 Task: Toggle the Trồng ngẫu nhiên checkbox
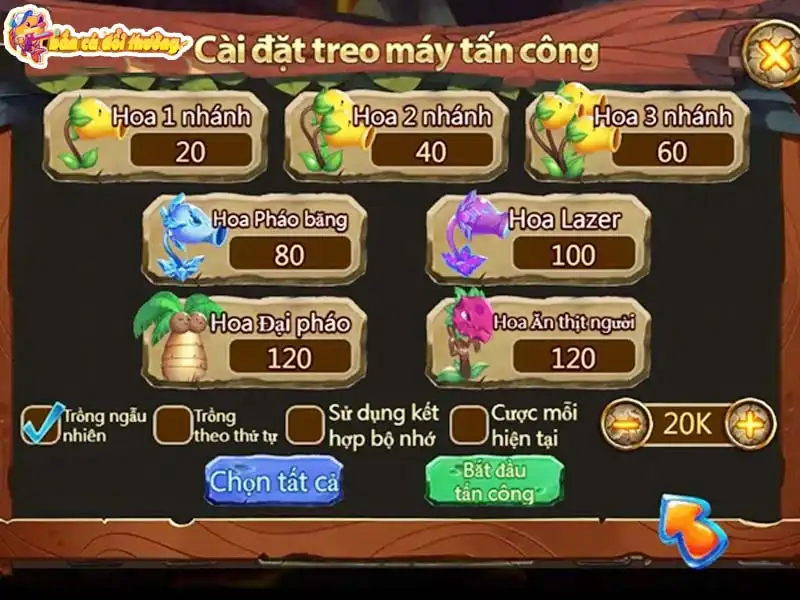[41, 423]
